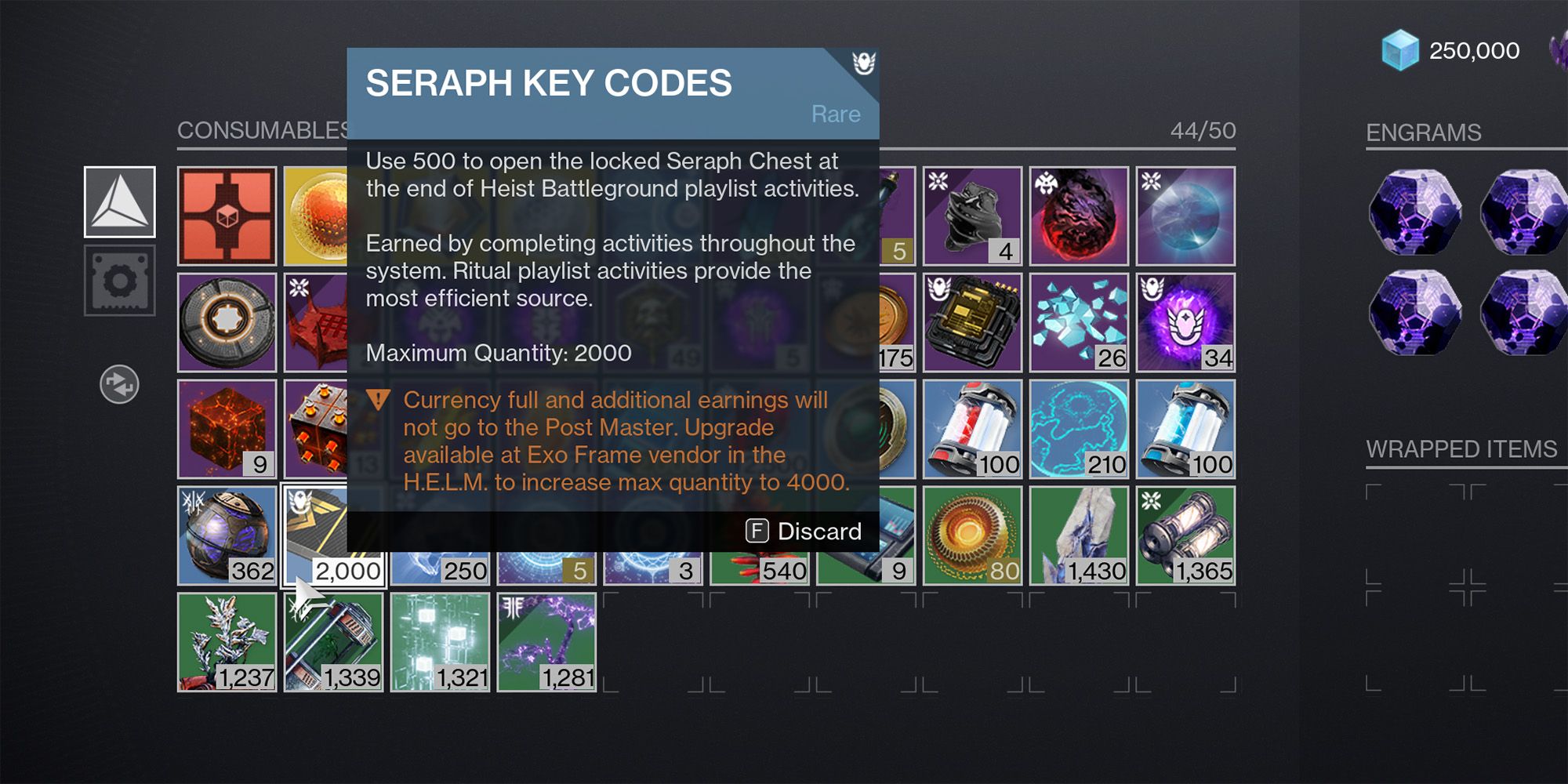Select the bottom-left material stack of 1,237

(226, 643)
